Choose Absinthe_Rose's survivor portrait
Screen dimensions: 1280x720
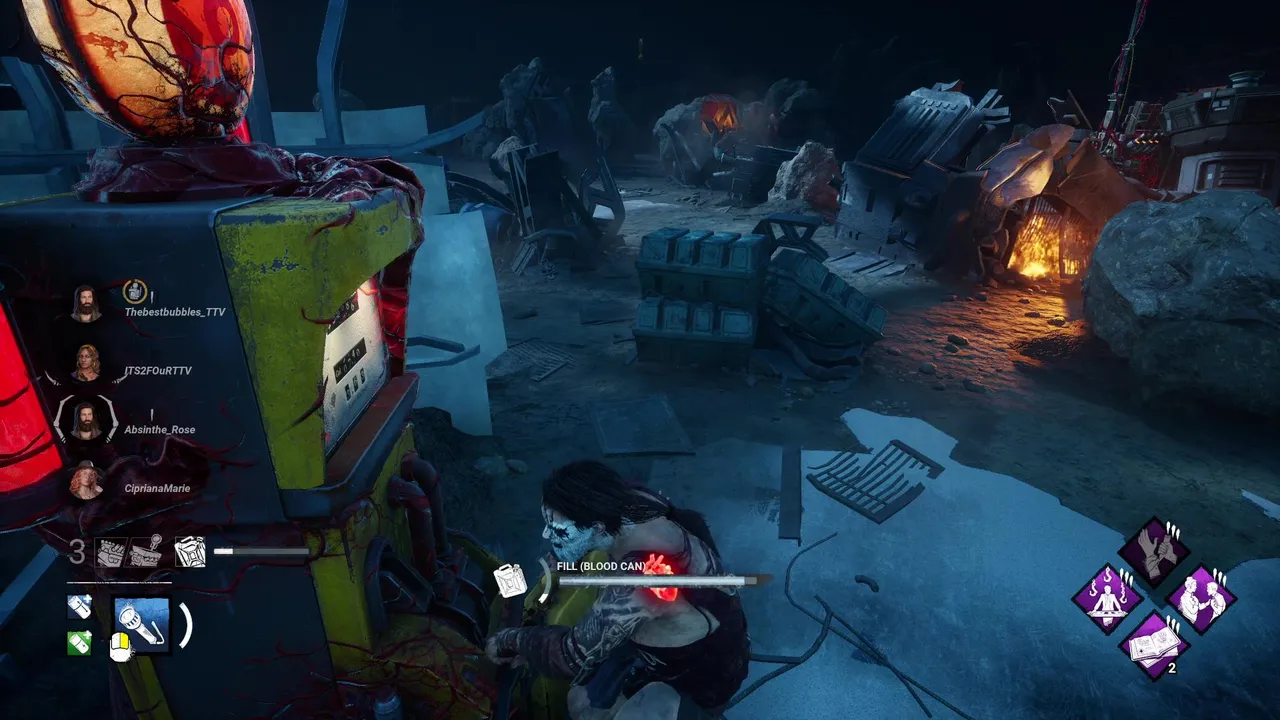coord(86,421)
